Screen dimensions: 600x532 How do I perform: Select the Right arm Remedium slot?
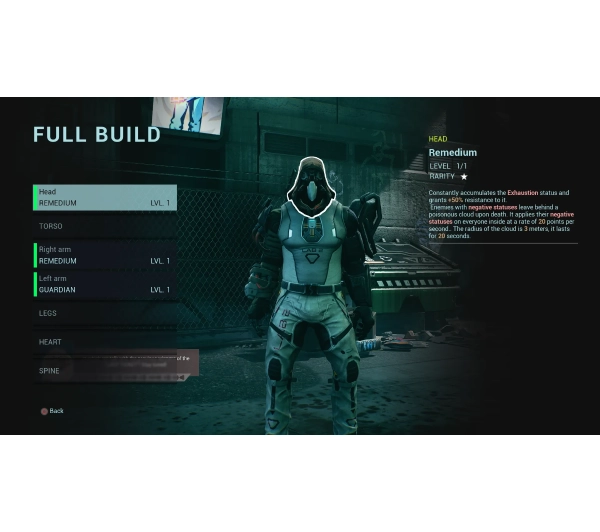pyautogui.click(x=105, y=255)
